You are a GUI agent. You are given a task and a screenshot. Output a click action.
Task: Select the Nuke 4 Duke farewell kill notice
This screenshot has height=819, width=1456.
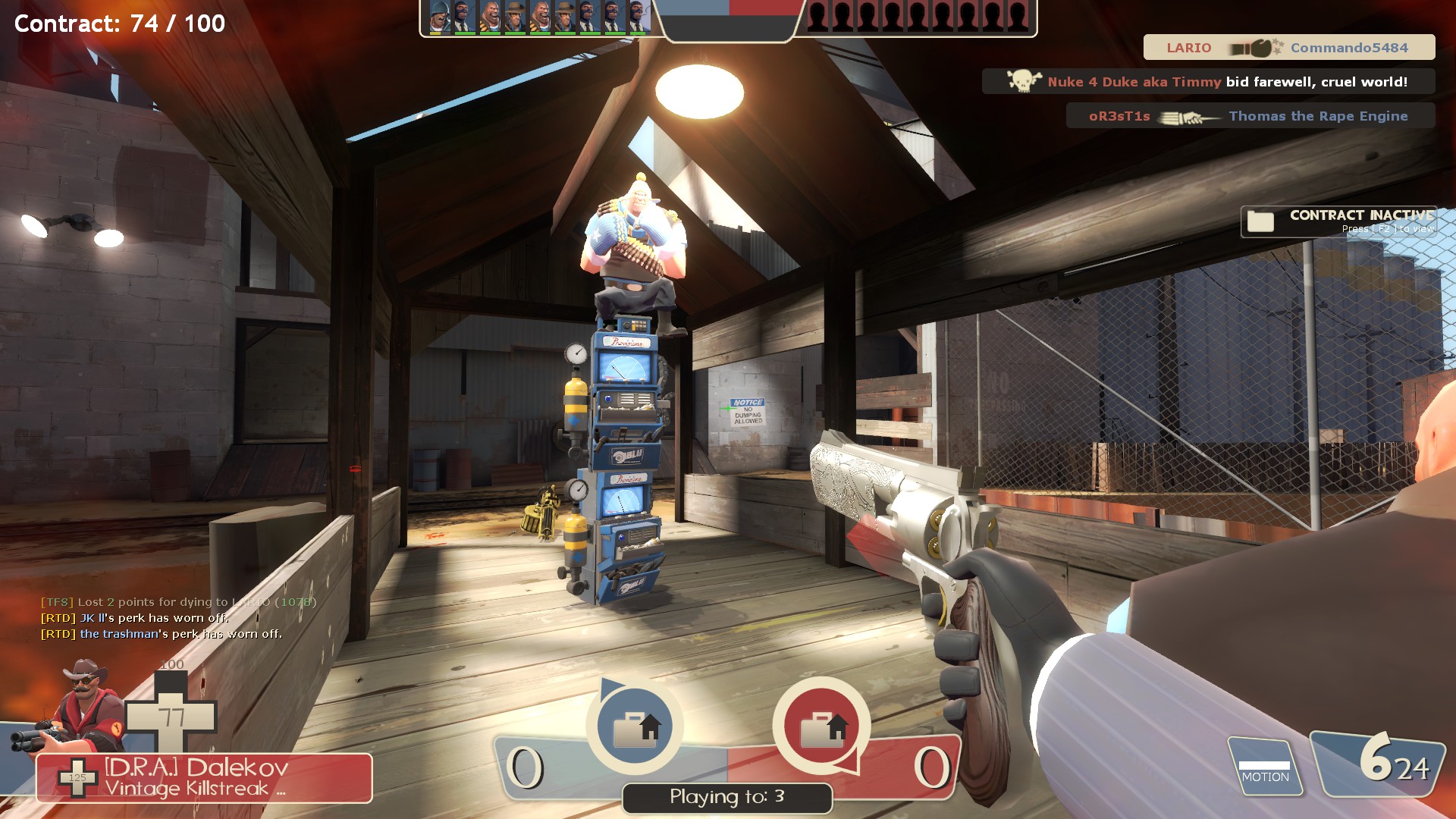point(1208,82)
